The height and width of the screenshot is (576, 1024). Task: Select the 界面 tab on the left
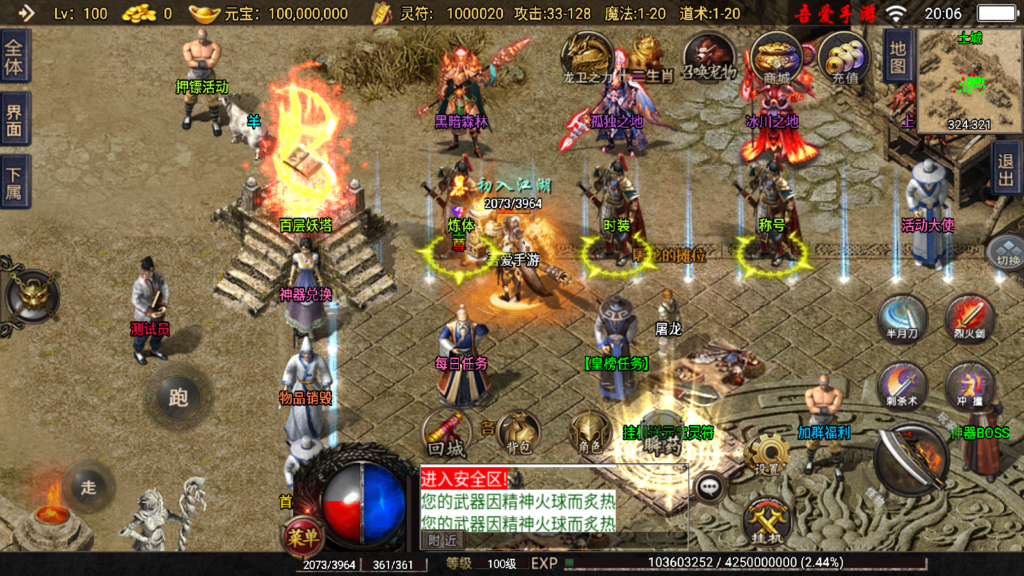coord(14,120)
